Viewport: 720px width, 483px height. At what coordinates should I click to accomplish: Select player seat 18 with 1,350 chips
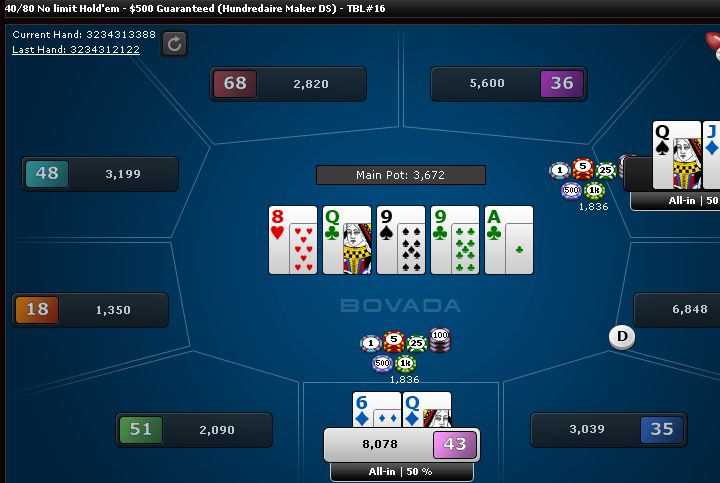pyautogui.click(x=89, y=310)
